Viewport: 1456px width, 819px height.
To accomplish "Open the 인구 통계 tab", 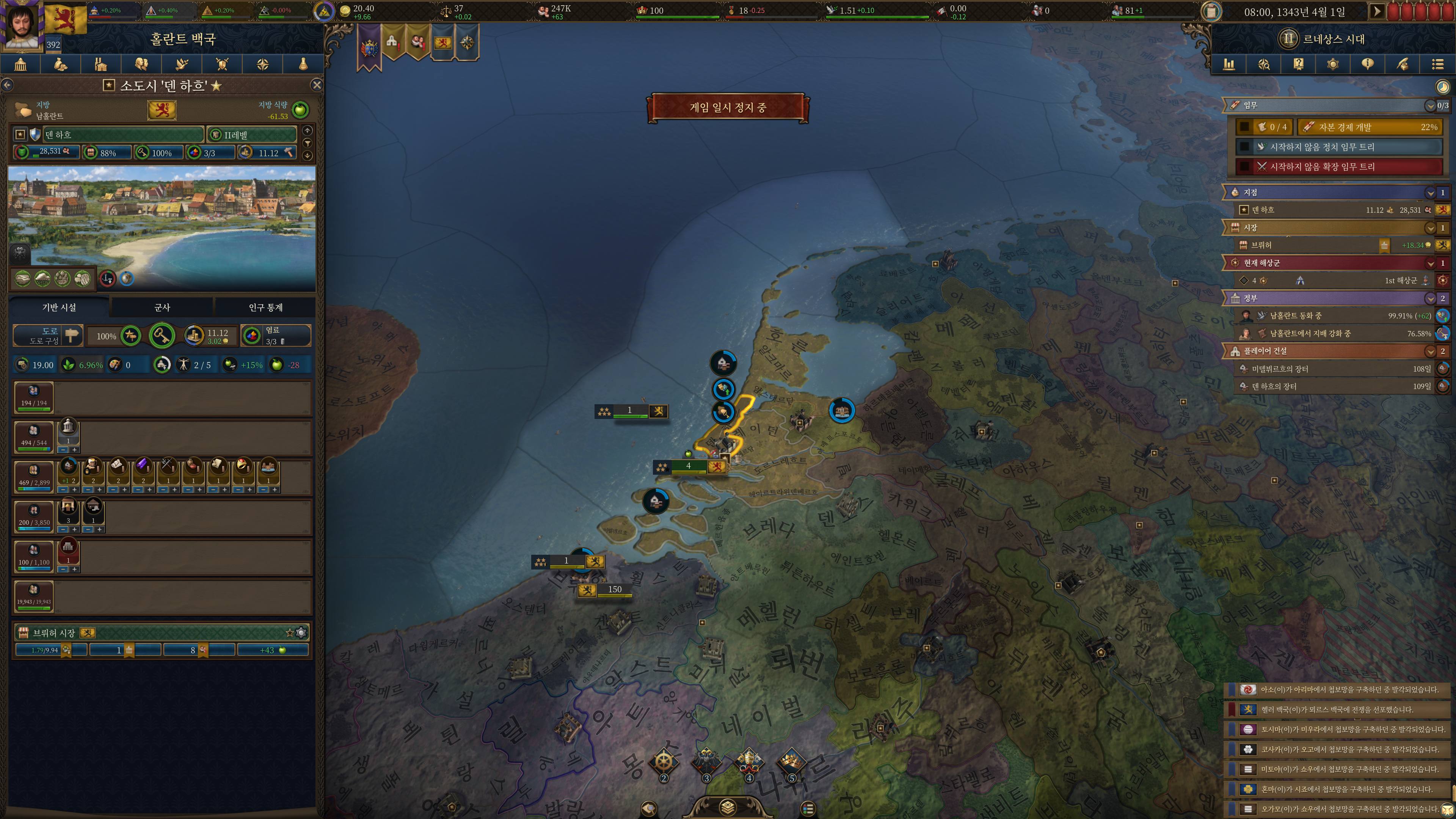I will [x=265, y=308].
